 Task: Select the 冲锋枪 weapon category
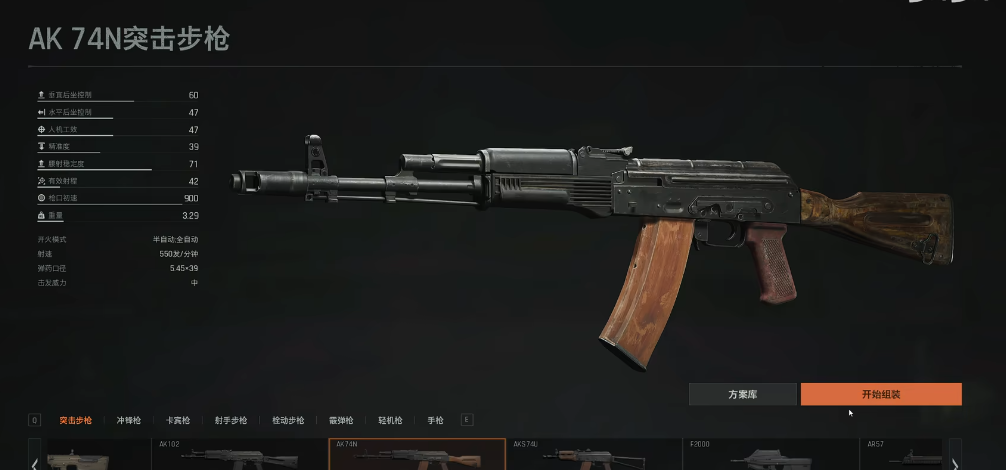click(x=129, y=421)
